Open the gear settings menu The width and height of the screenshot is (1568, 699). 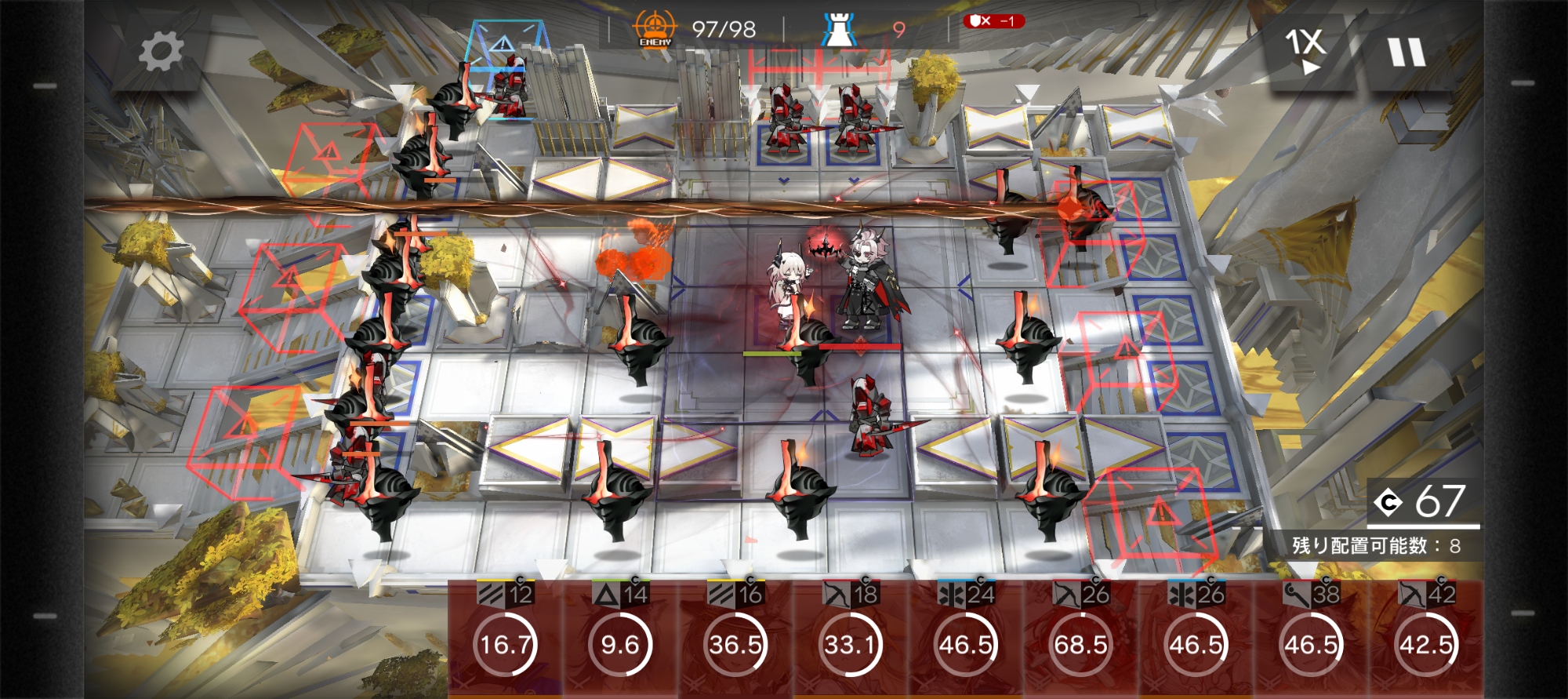pos(161,53)
